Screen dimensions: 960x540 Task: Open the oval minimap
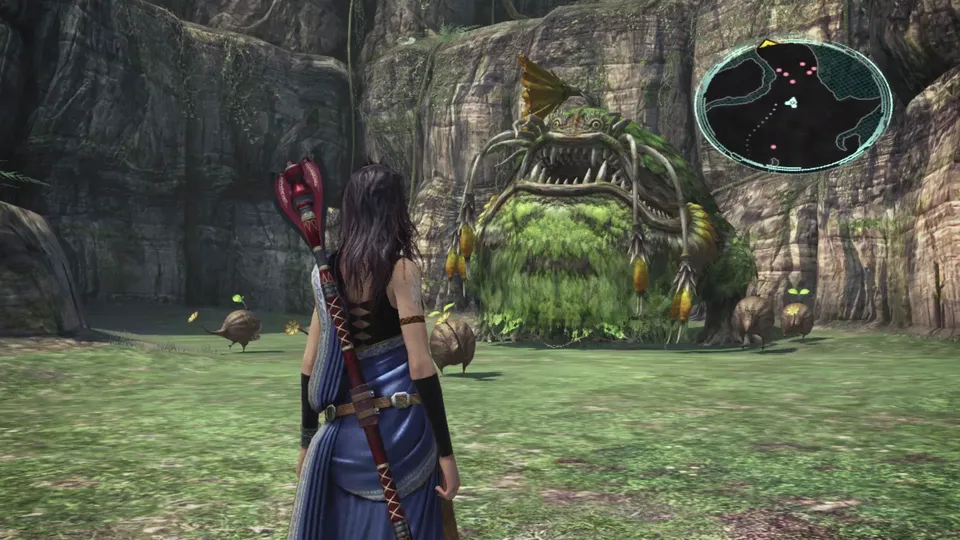(x=793, y=104)
